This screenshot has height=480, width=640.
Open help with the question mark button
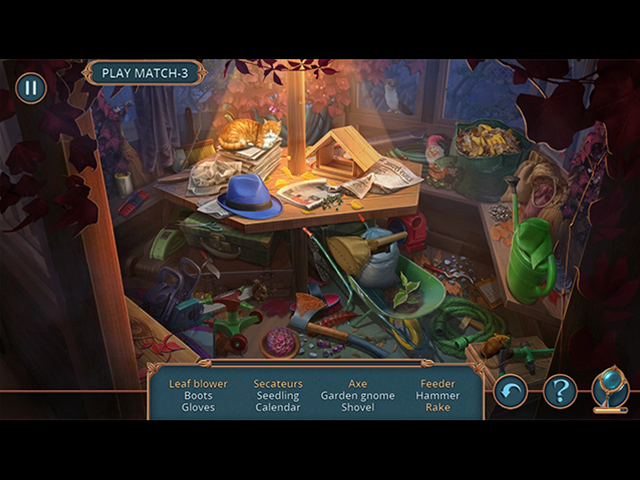(x=560, y=389)
